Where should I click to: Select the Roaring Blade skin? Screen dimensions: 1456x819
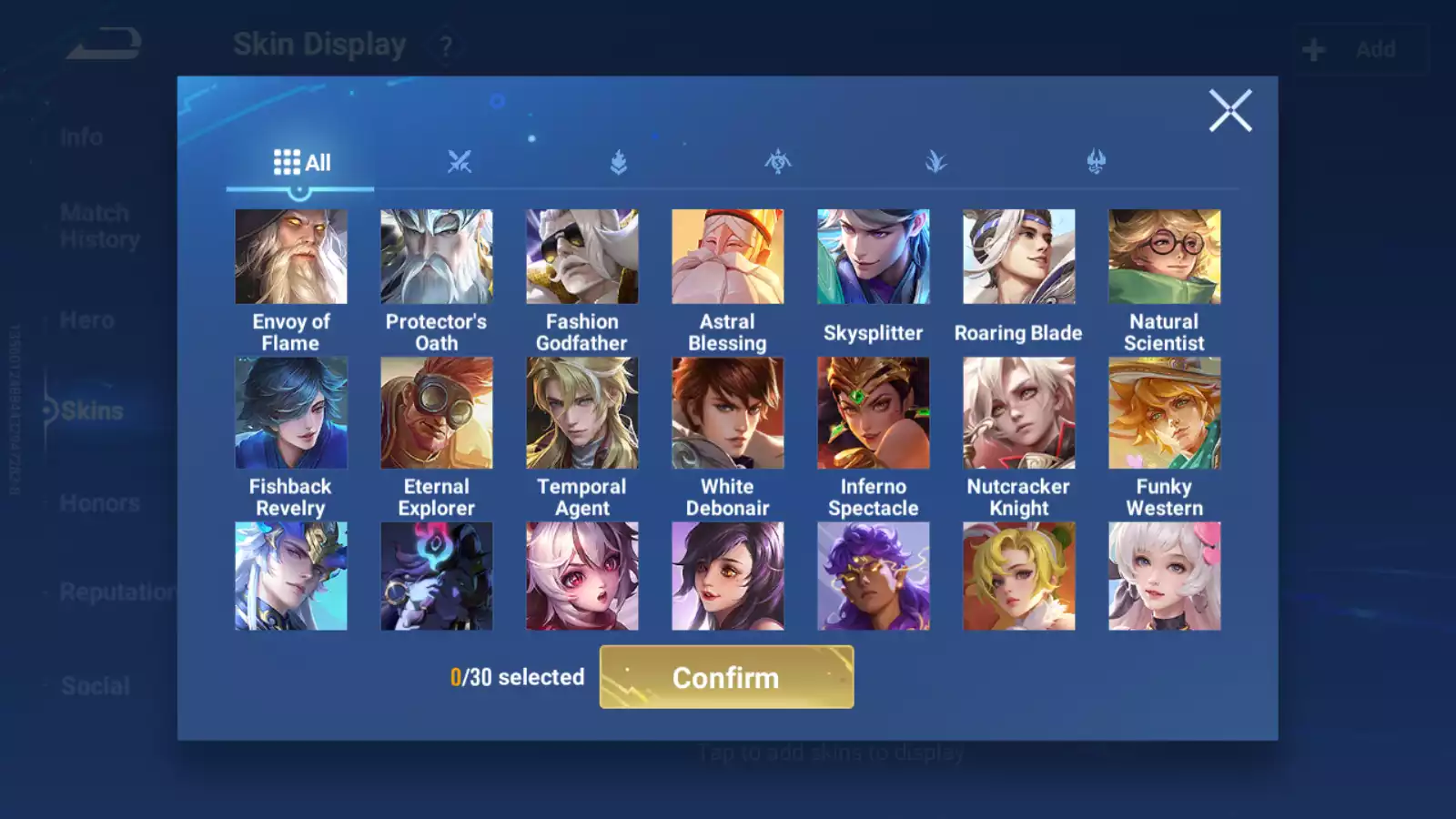tap(1019, 257)
